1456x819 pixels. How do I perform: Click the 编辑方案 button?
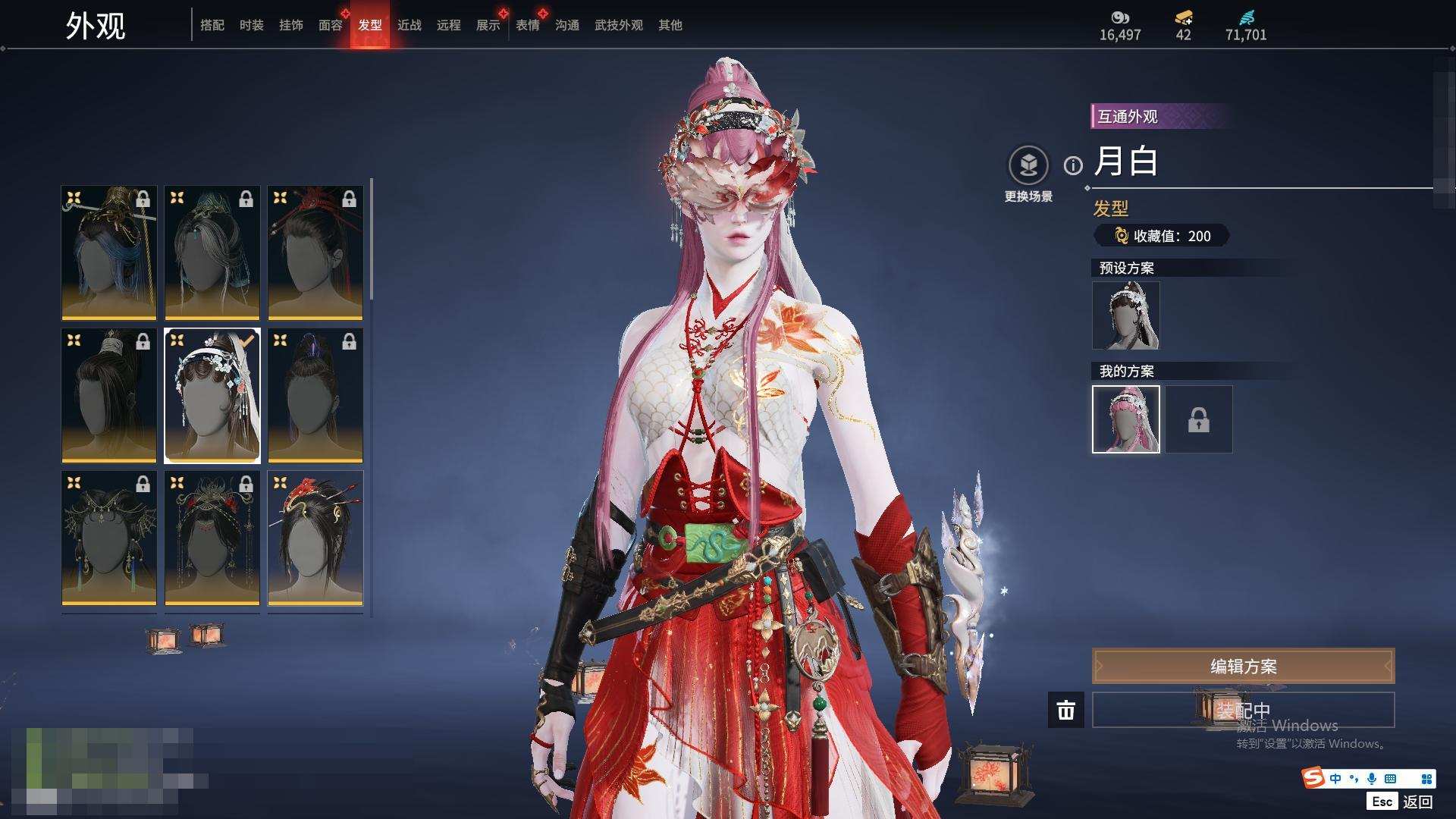point(1243,667)
